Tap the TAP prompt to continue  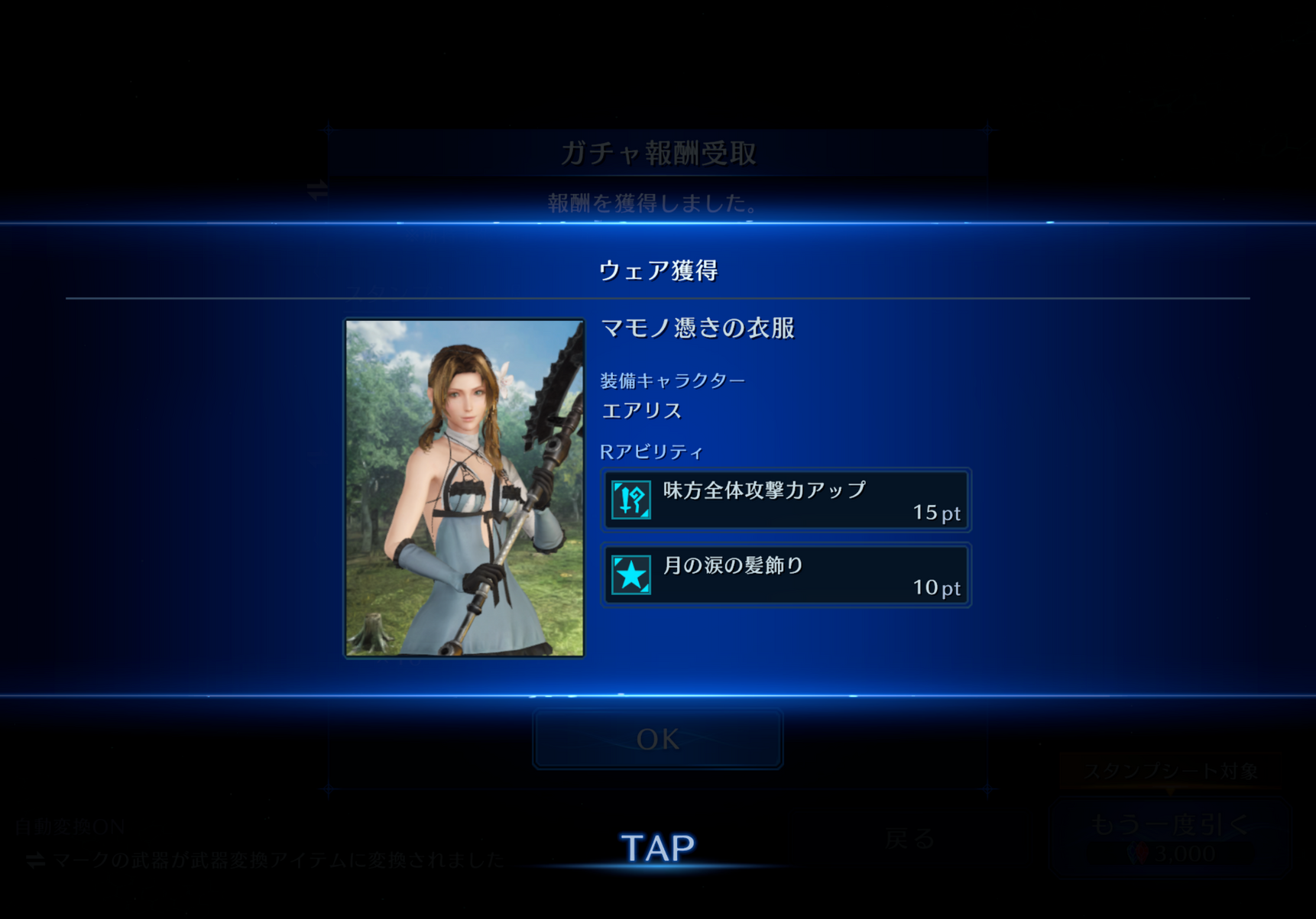(657, 848)
